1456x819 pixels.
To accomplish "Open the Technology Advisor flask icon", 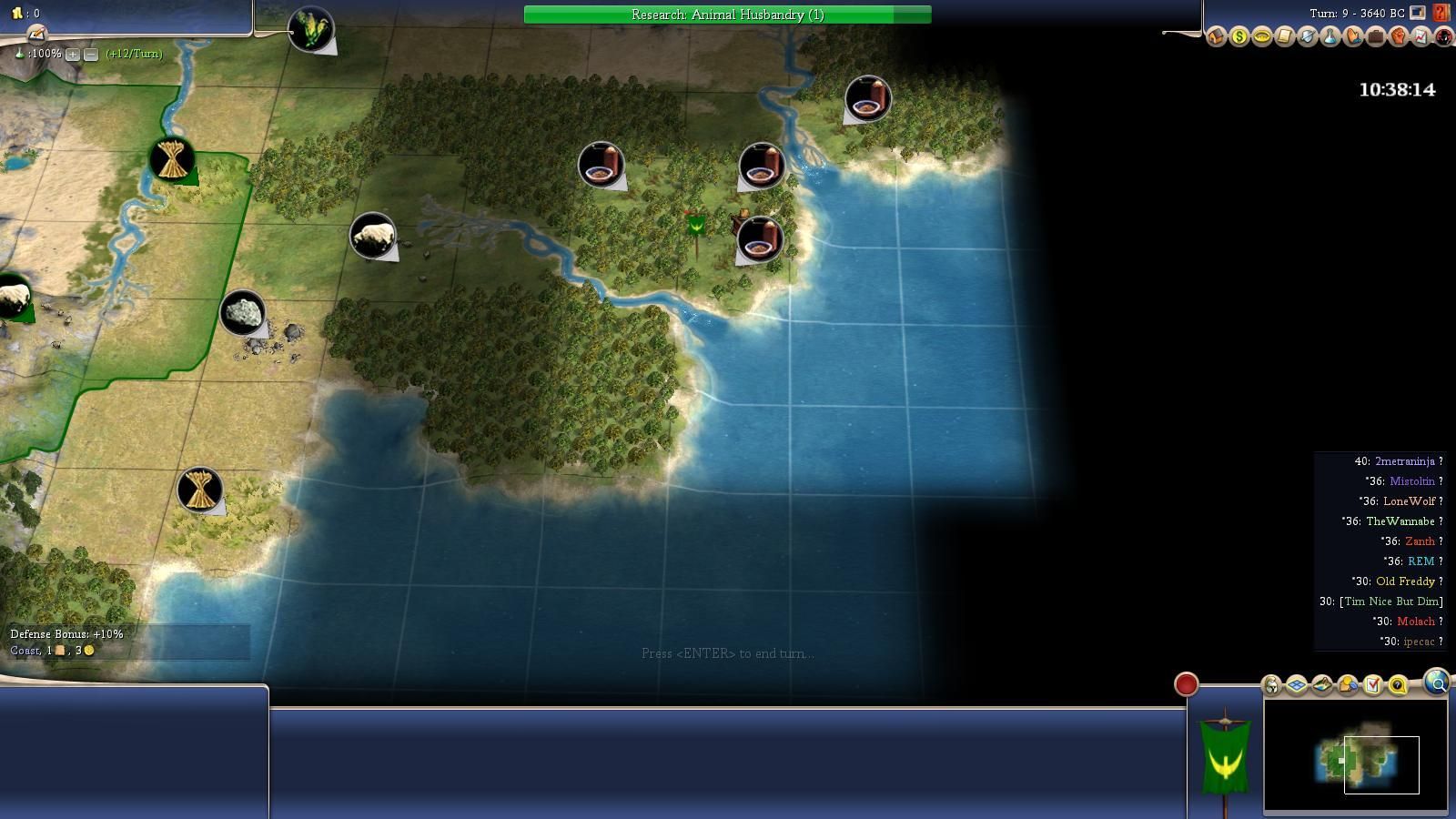I will pyautogui.click(x=1330, y=37).
